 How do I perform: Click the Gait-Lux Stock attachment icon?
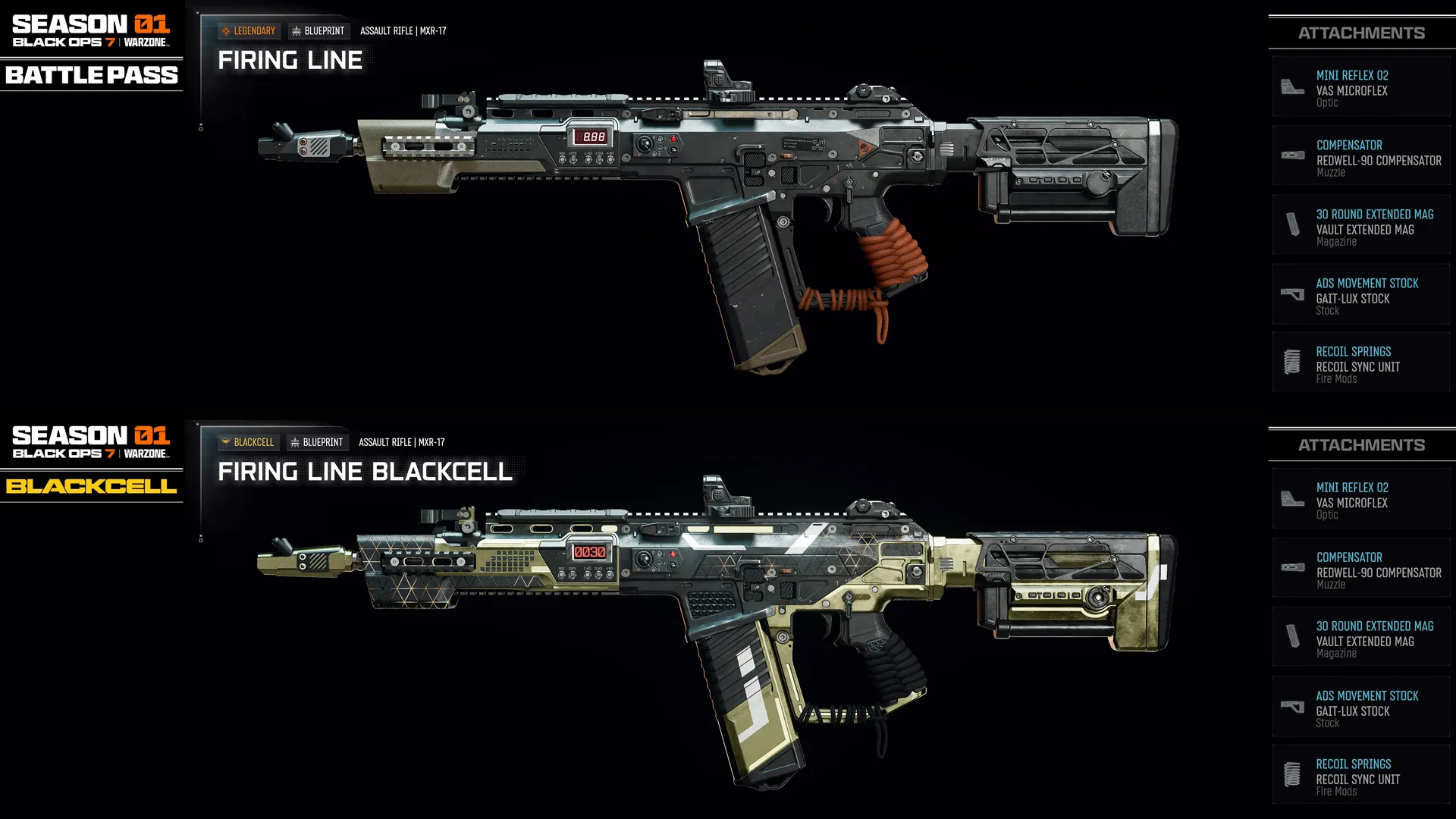[x=1292, y=294]
